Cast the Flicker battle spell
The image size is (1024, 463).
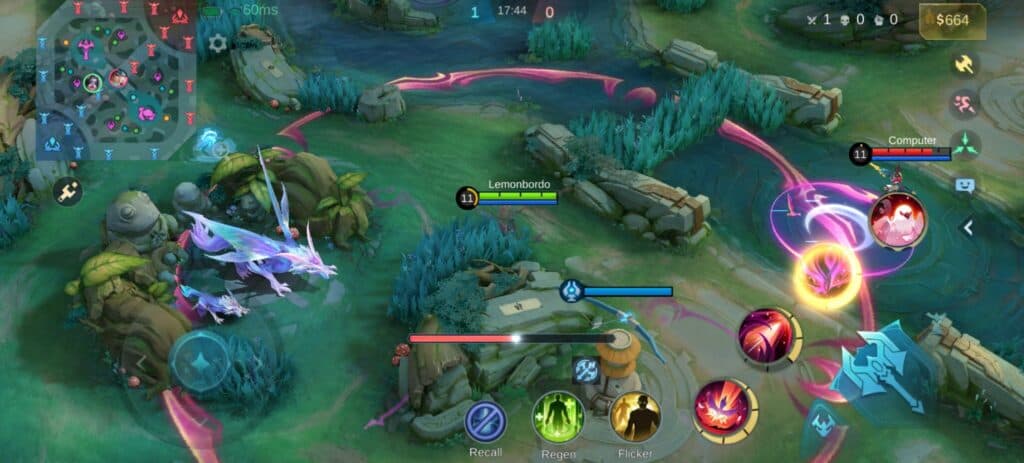tap(635, 416)
